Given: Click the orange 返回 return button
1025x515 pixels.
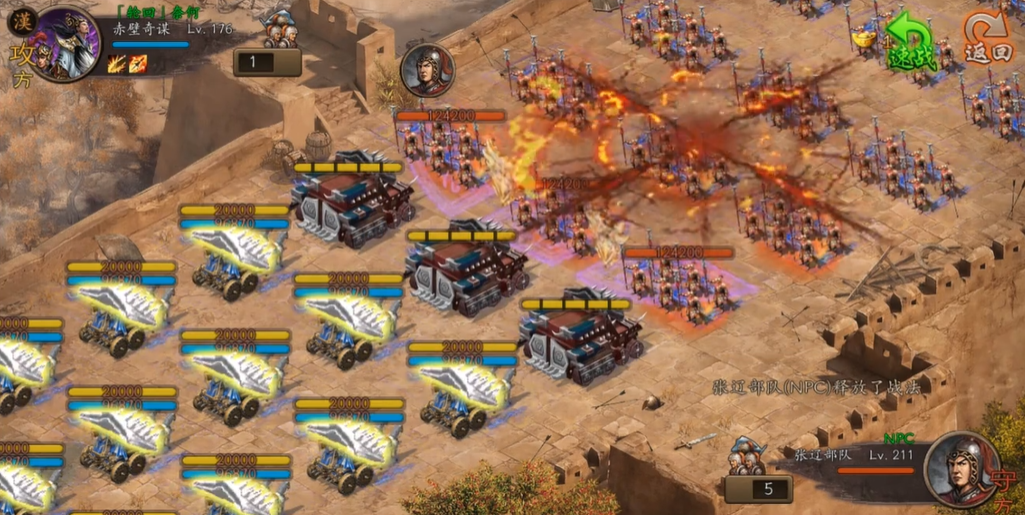Looking at the screenshot, I should click(x=988, y=41).
